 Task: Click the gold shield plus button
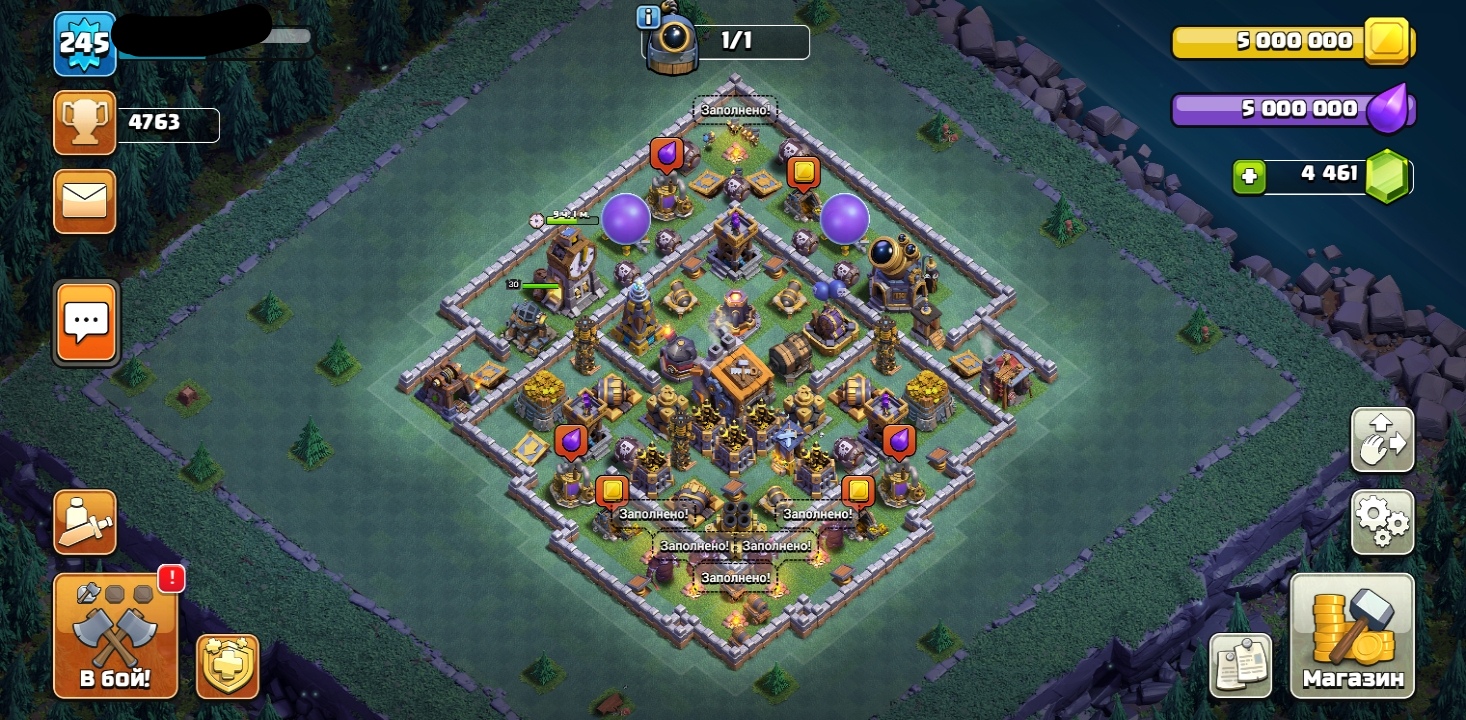pos(227,666)
